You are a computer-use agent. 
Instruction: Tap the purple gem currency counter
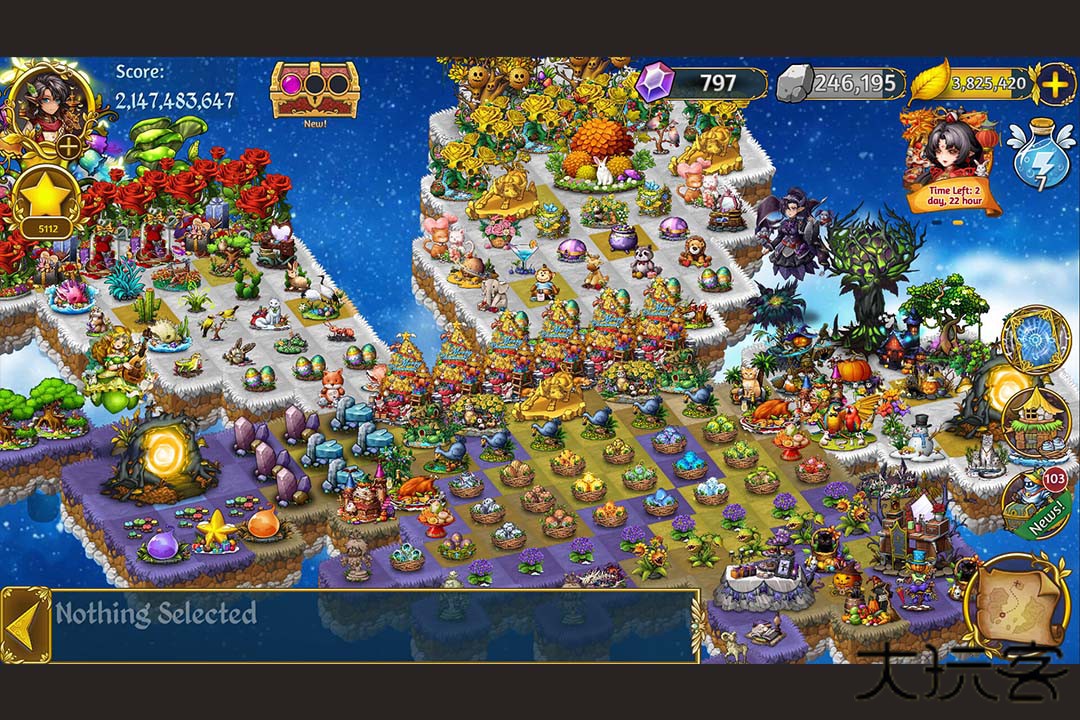click(x=702, y=83)
